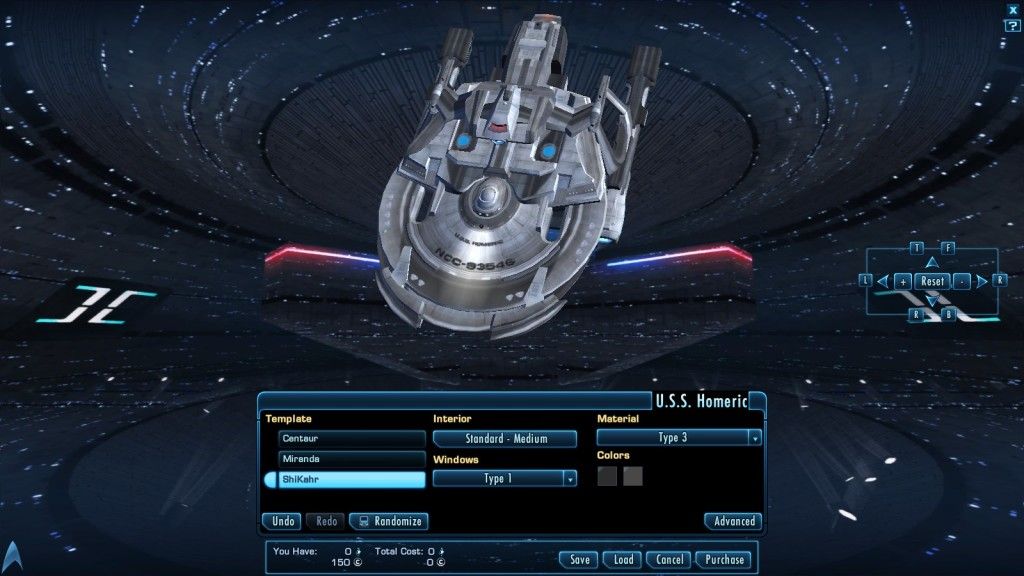
Task: Randomize the ship appearance
Action: pos(388,521)
